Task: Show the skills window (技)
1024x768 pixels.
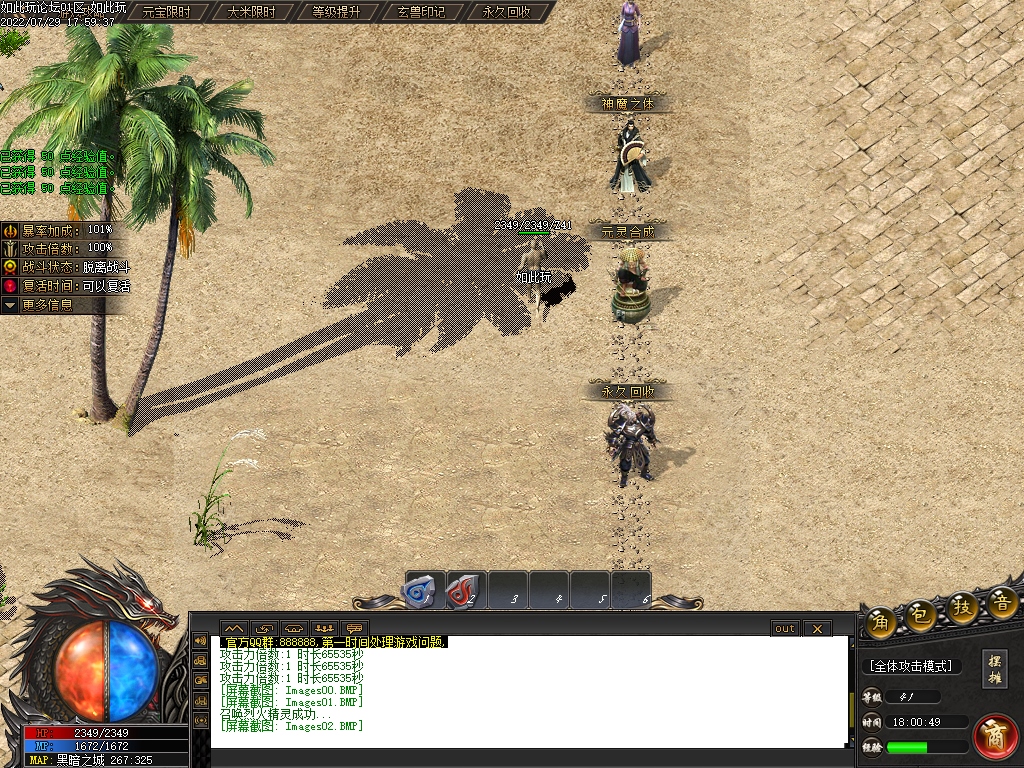Action: coord(962,607)
